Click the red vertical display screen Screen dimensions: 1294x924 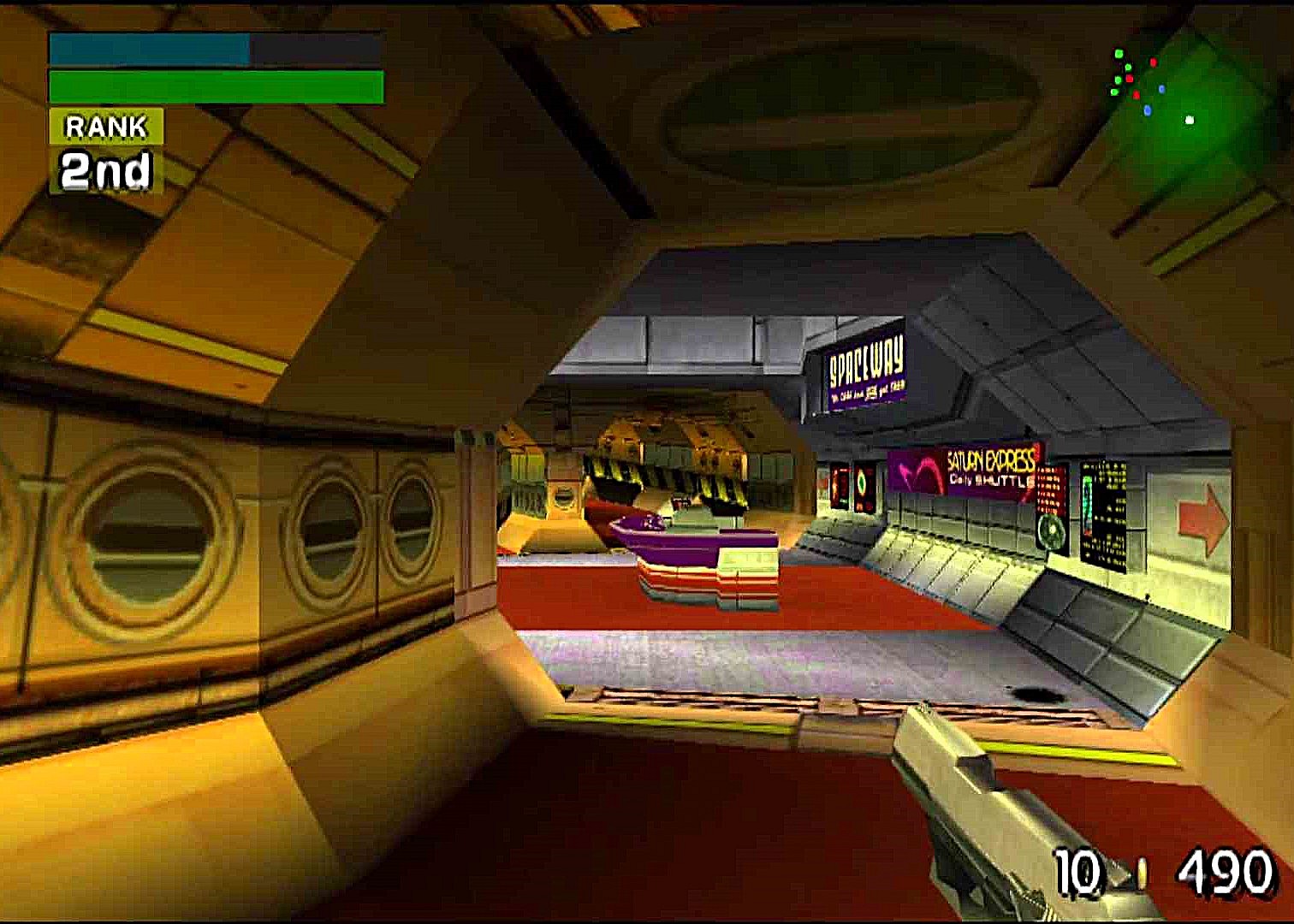(x=840, y=485)
